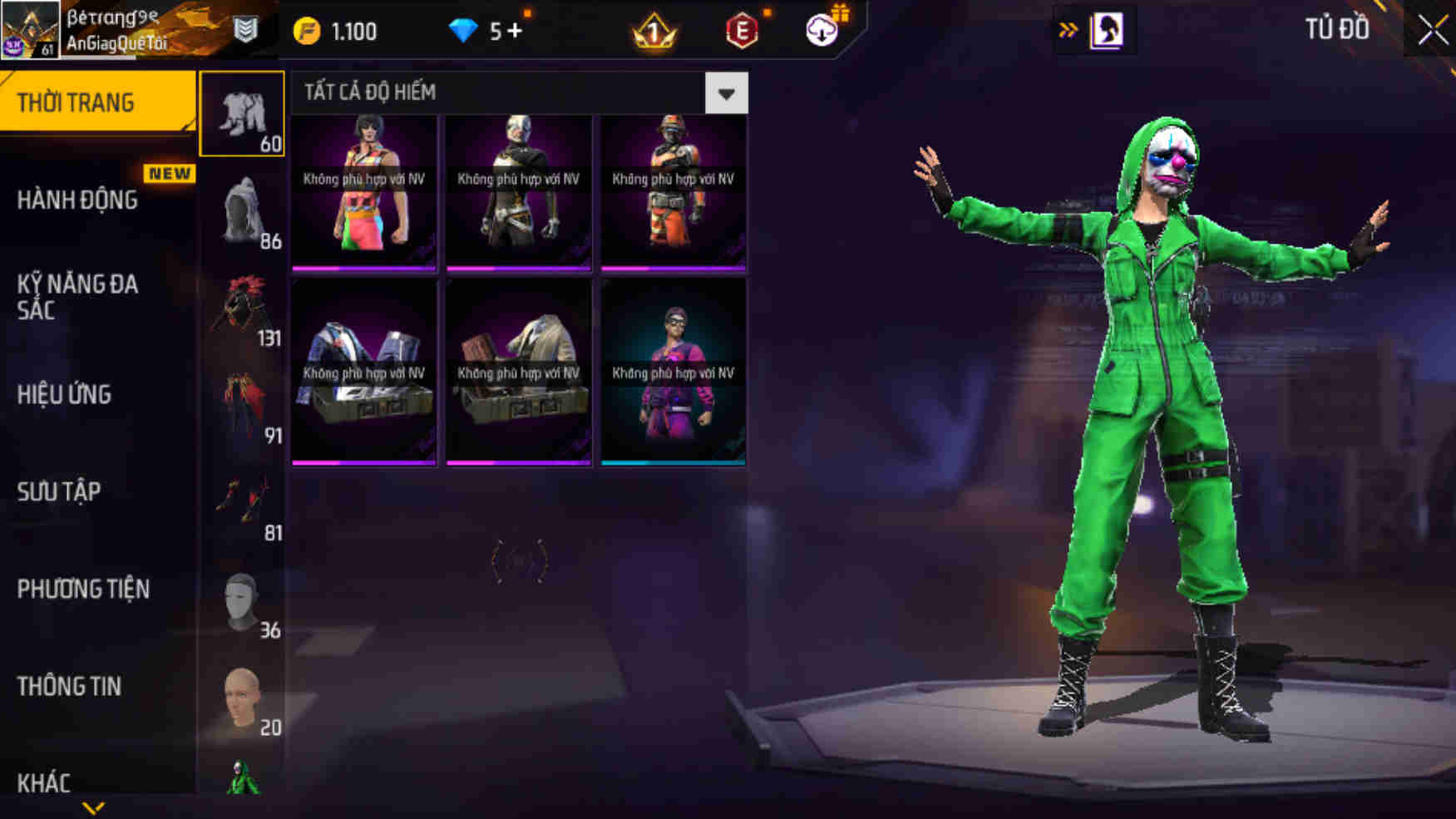The image size is (1456, 819).
Task: Expand the sidebar using the bottom chevron
Action: (x=94, y=808)
